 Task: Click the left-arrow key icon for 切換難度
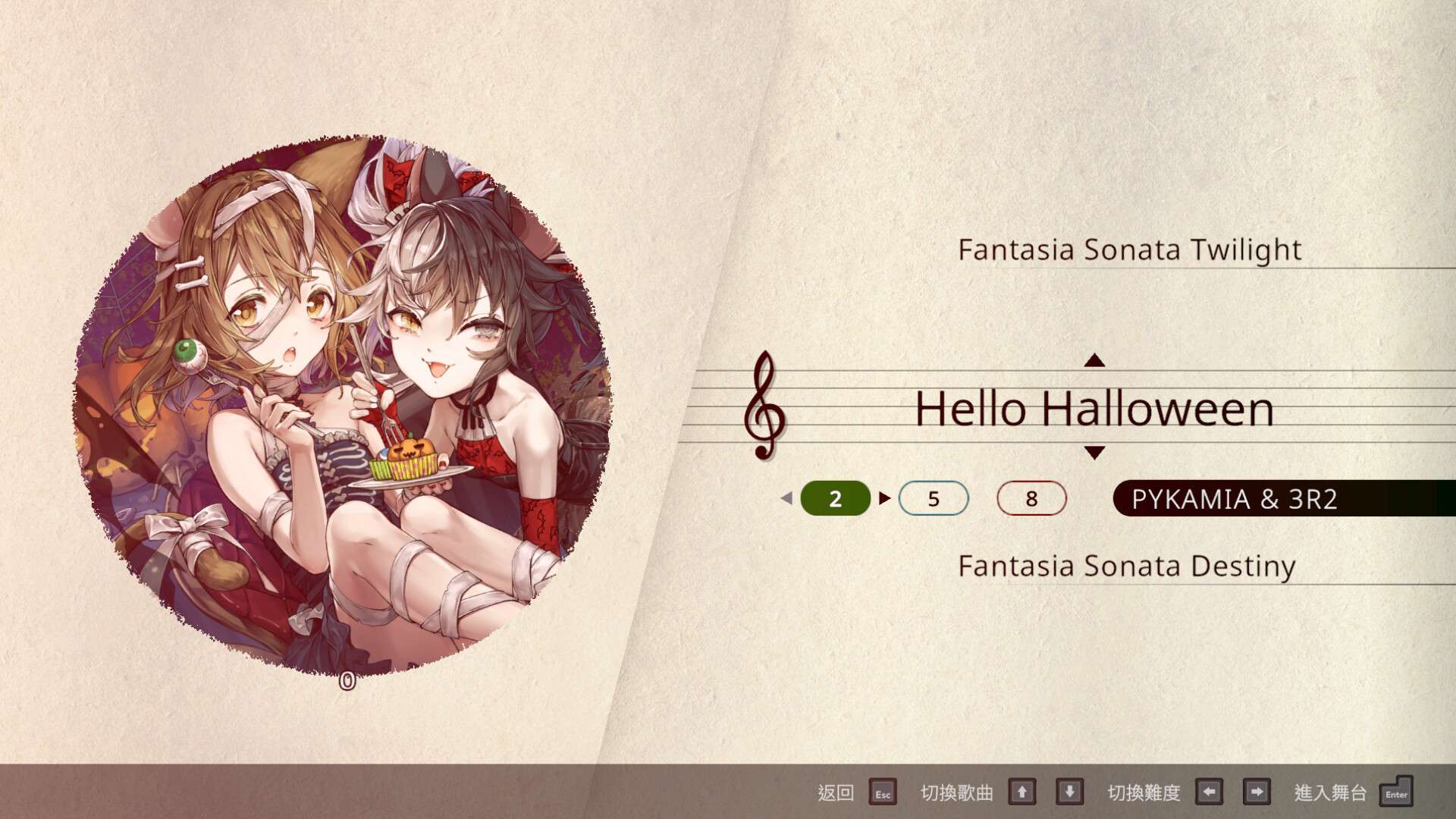click(x=1210, y=792)
